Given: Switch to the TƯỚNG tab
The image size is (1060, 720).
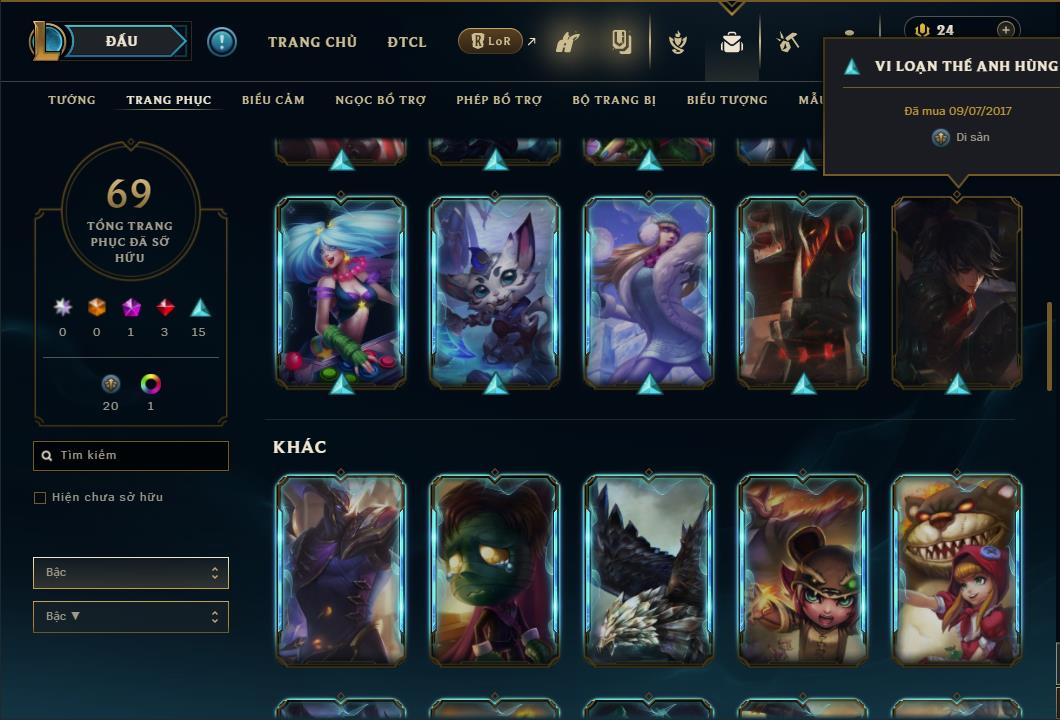Looking at the screenshot, I should 72,100.
